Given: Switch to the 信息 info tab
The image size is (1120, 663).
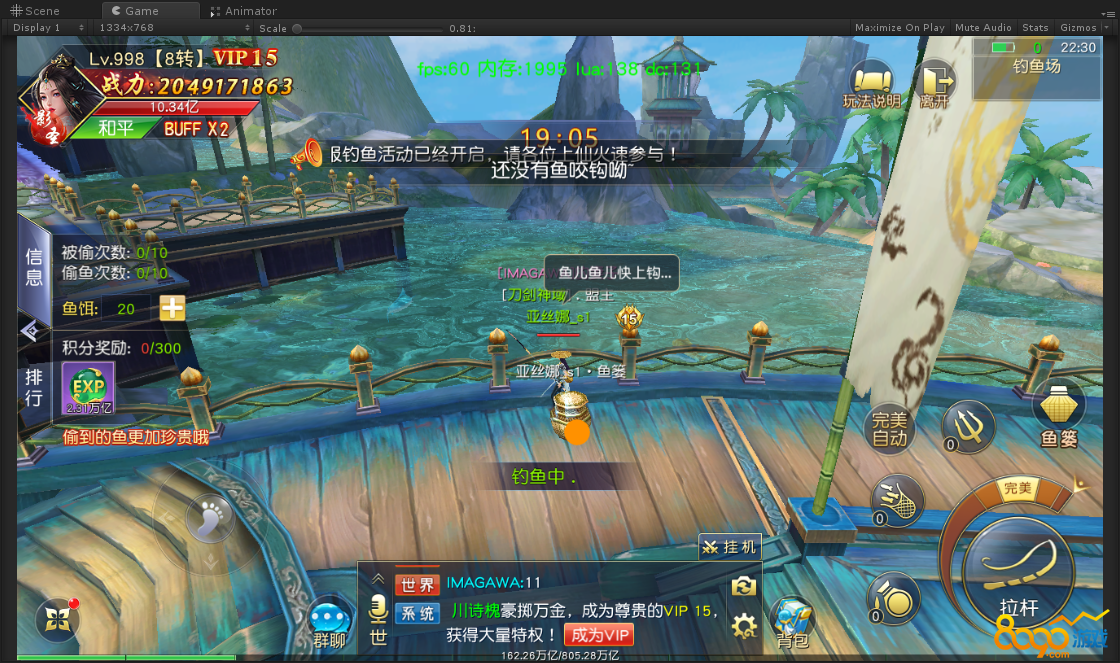Looking at the screenshot, I should pos(34,267).
